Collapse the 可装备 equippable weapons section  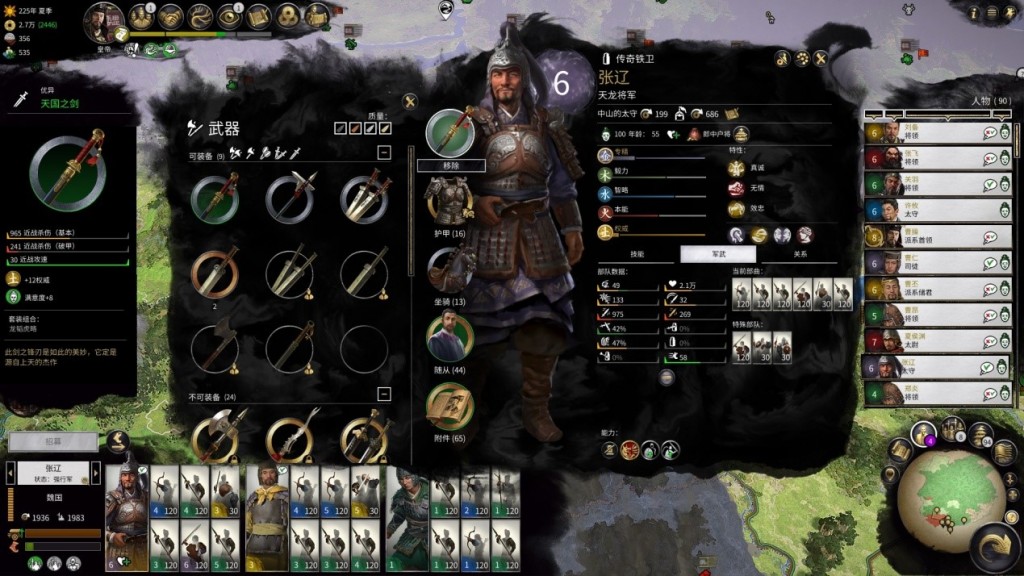click(383, 152)
